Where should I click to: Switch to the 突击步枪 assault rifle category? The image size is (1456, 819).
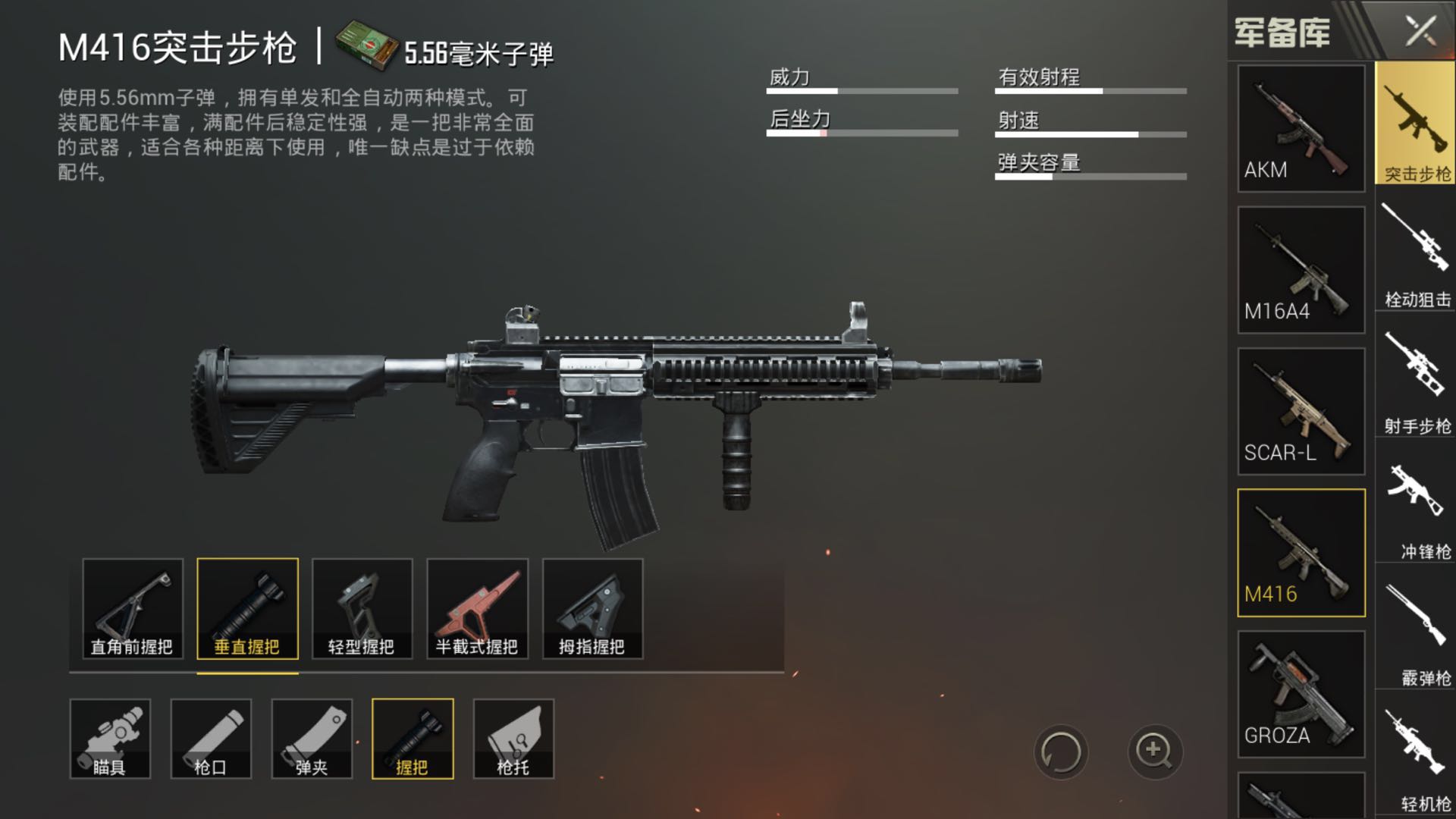(x=1415, y=124)
